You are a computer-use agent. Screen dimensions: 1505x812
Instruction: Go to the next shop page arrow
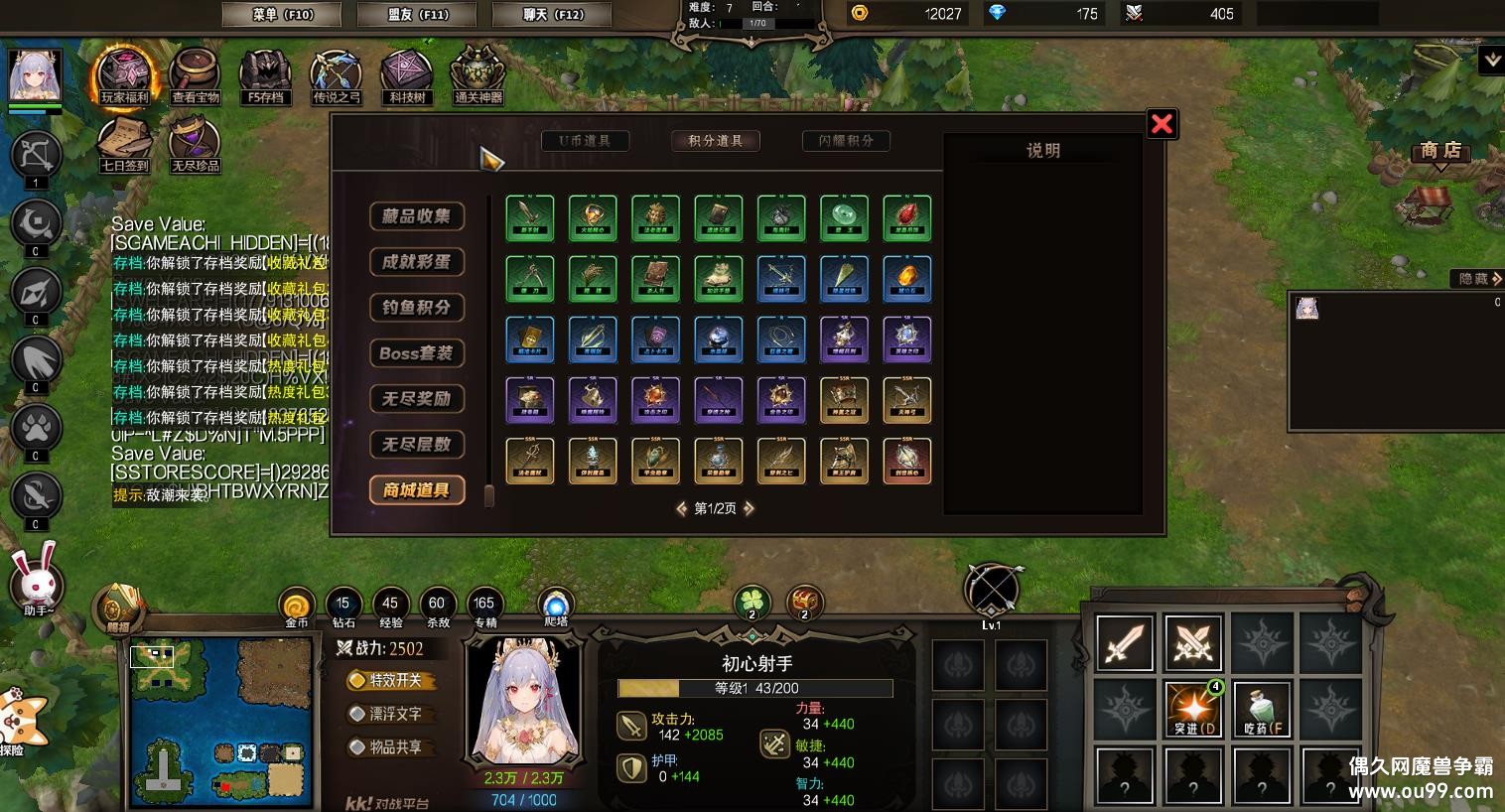point(750,508)
